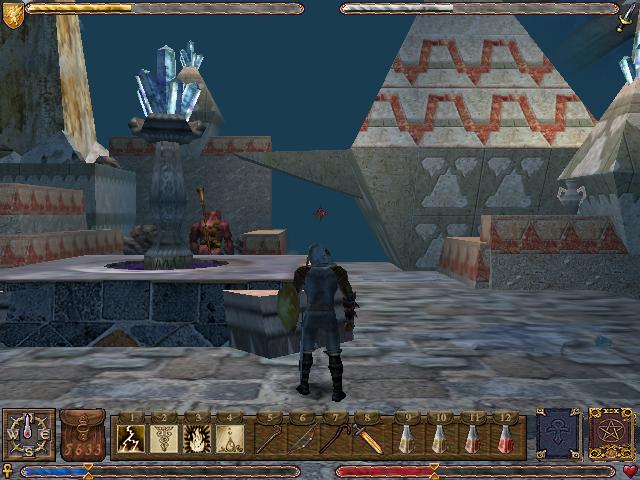
Task: Equip the bow in slot 6
Action: point(301,437)
